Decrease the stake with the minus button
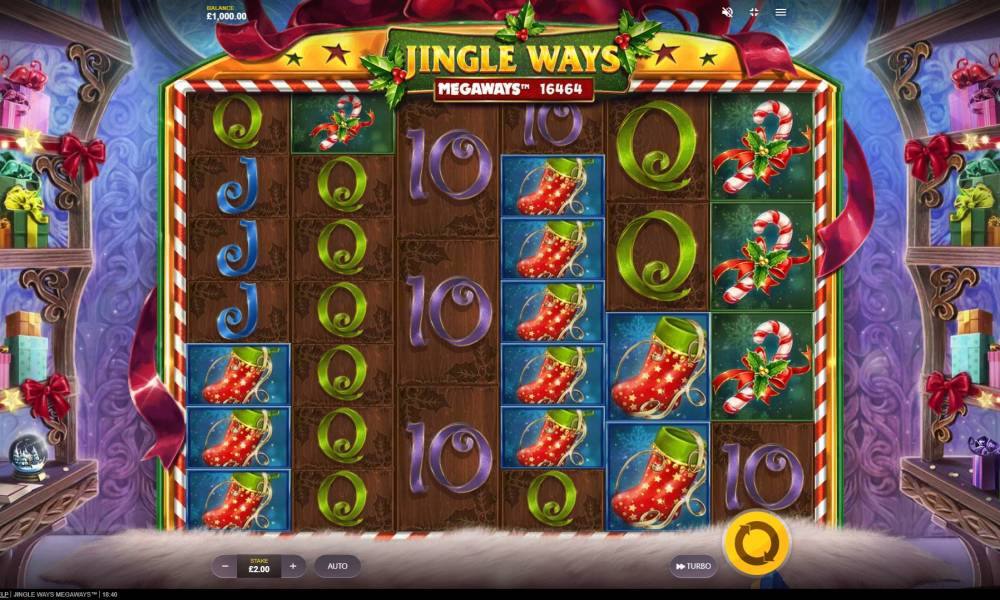This screenshot has width=1000, height=600. (x=224, y=566)
